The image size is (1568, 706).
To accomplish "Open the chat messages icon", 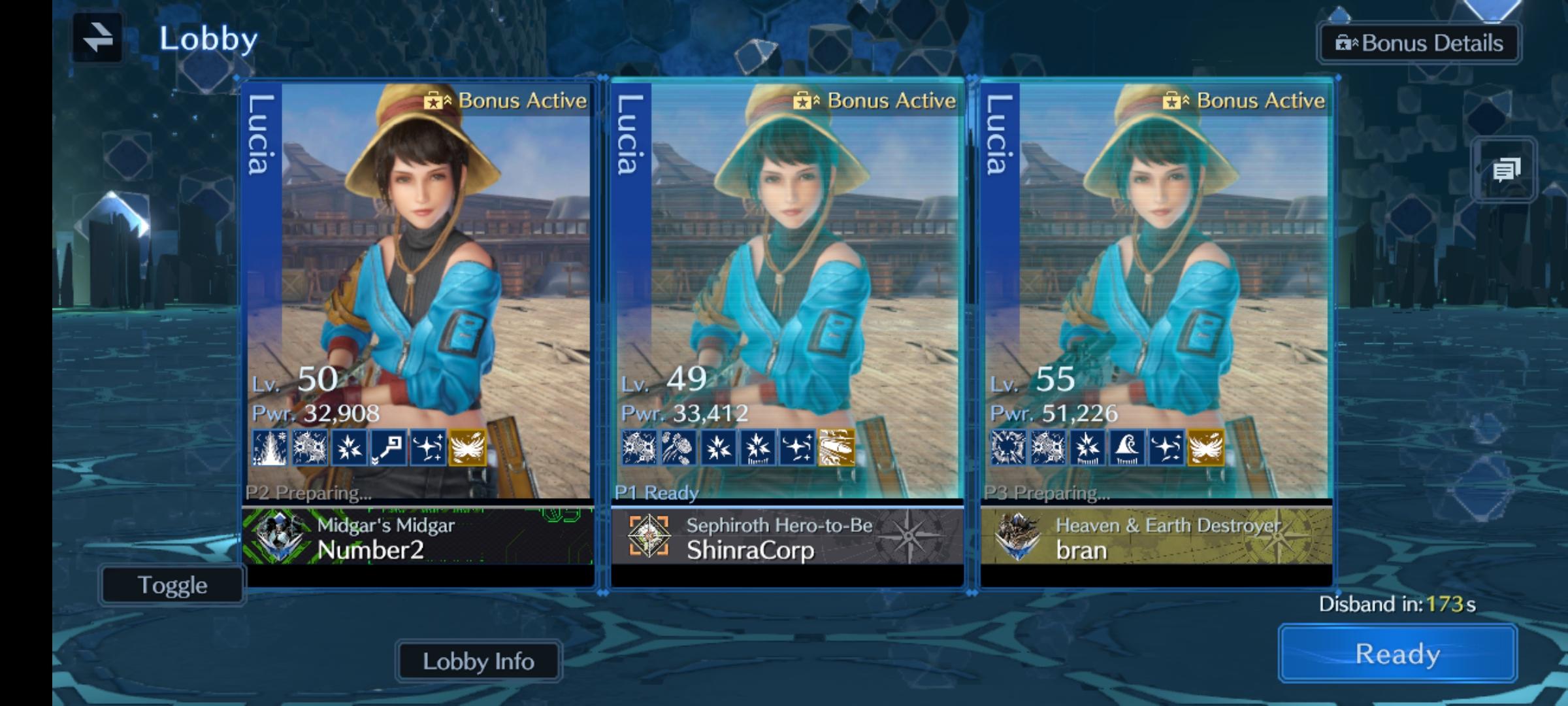I will (x=1505, y=170).
